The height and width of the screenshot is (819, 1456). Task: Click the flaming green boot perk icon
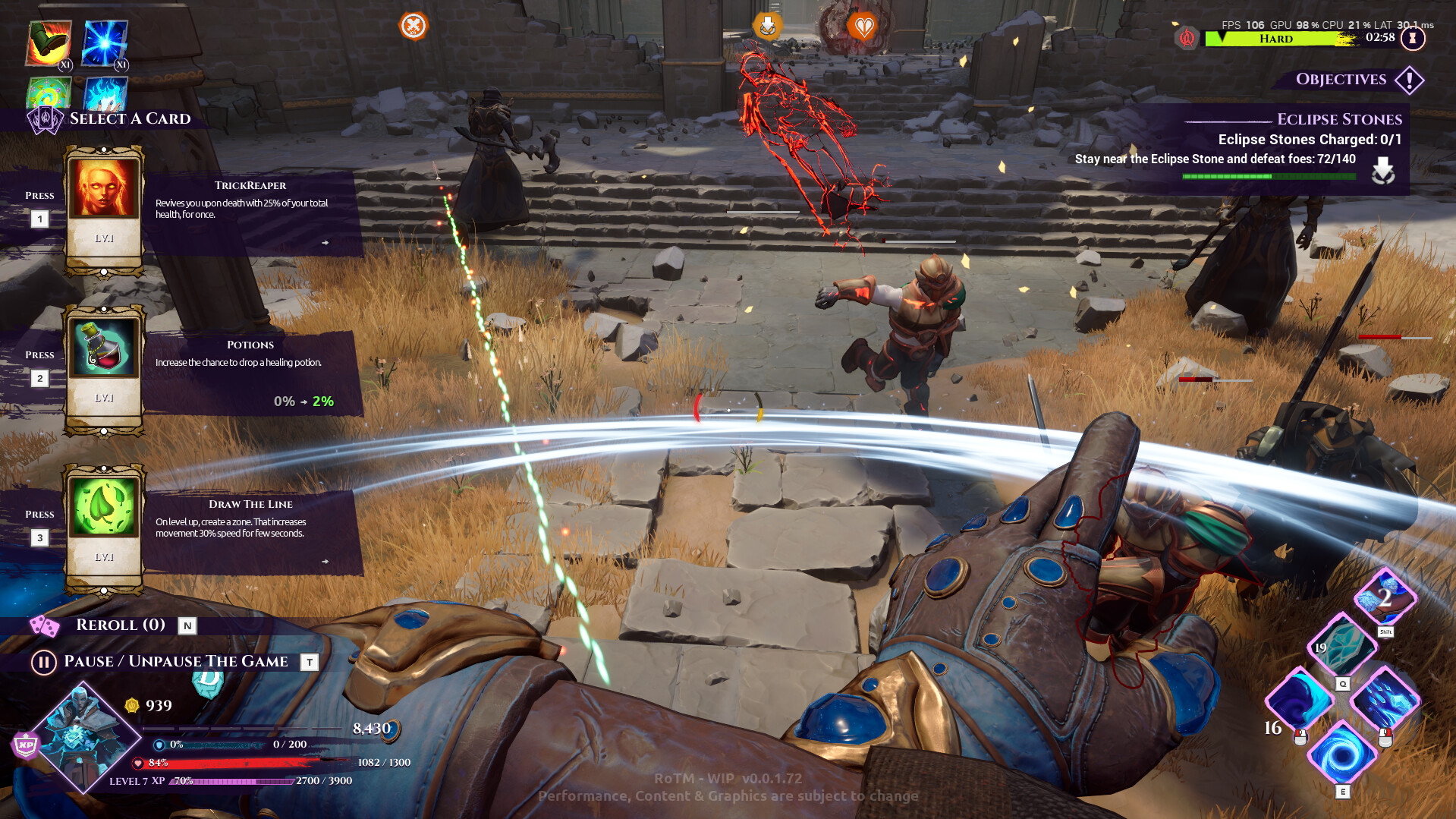tap(49, 44)
